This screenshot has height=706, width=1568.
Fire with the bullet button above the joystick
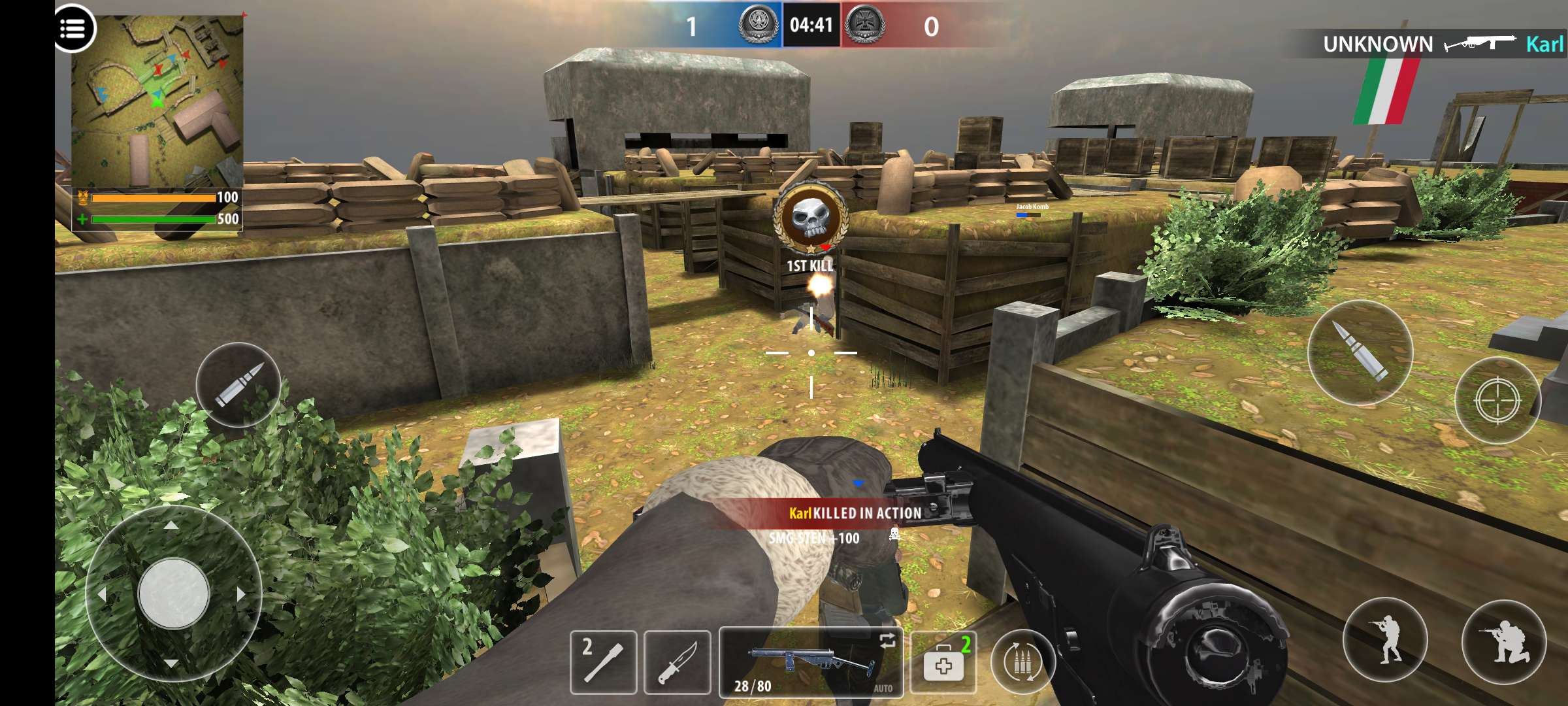[239, 385]
